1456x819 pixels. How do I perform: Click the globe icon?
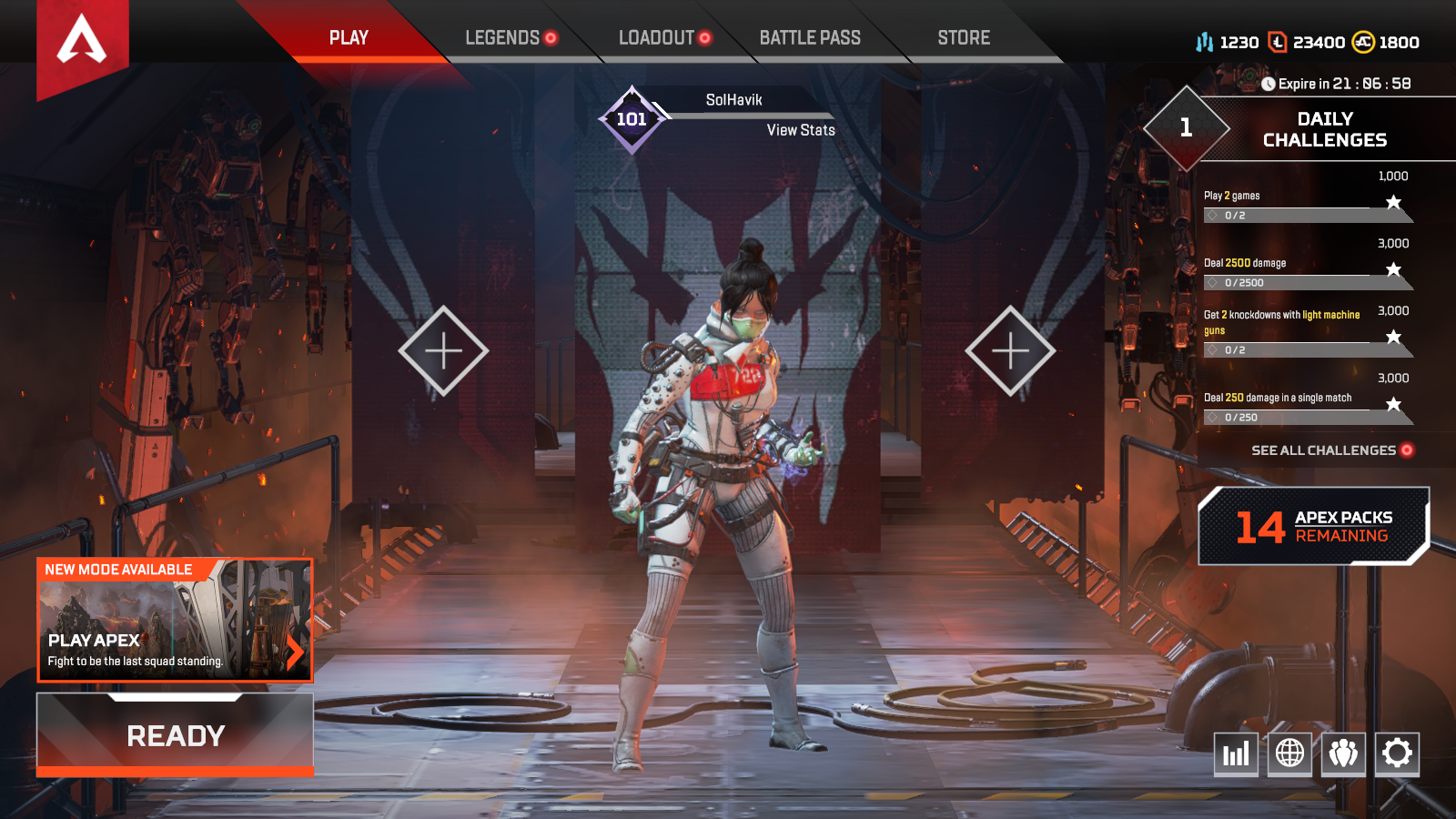point(1289,753)
